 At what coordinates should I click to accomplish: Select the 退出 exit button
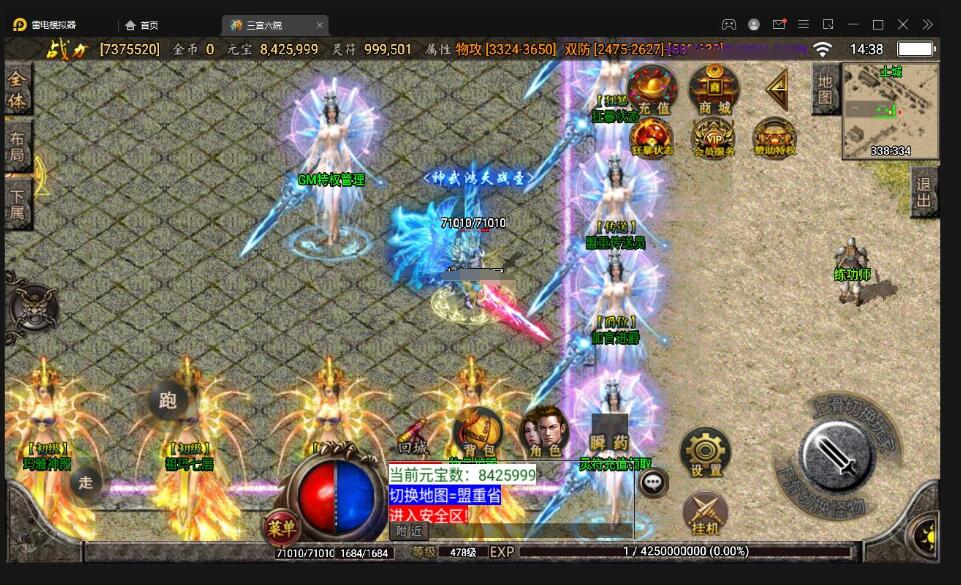[924, 192]
